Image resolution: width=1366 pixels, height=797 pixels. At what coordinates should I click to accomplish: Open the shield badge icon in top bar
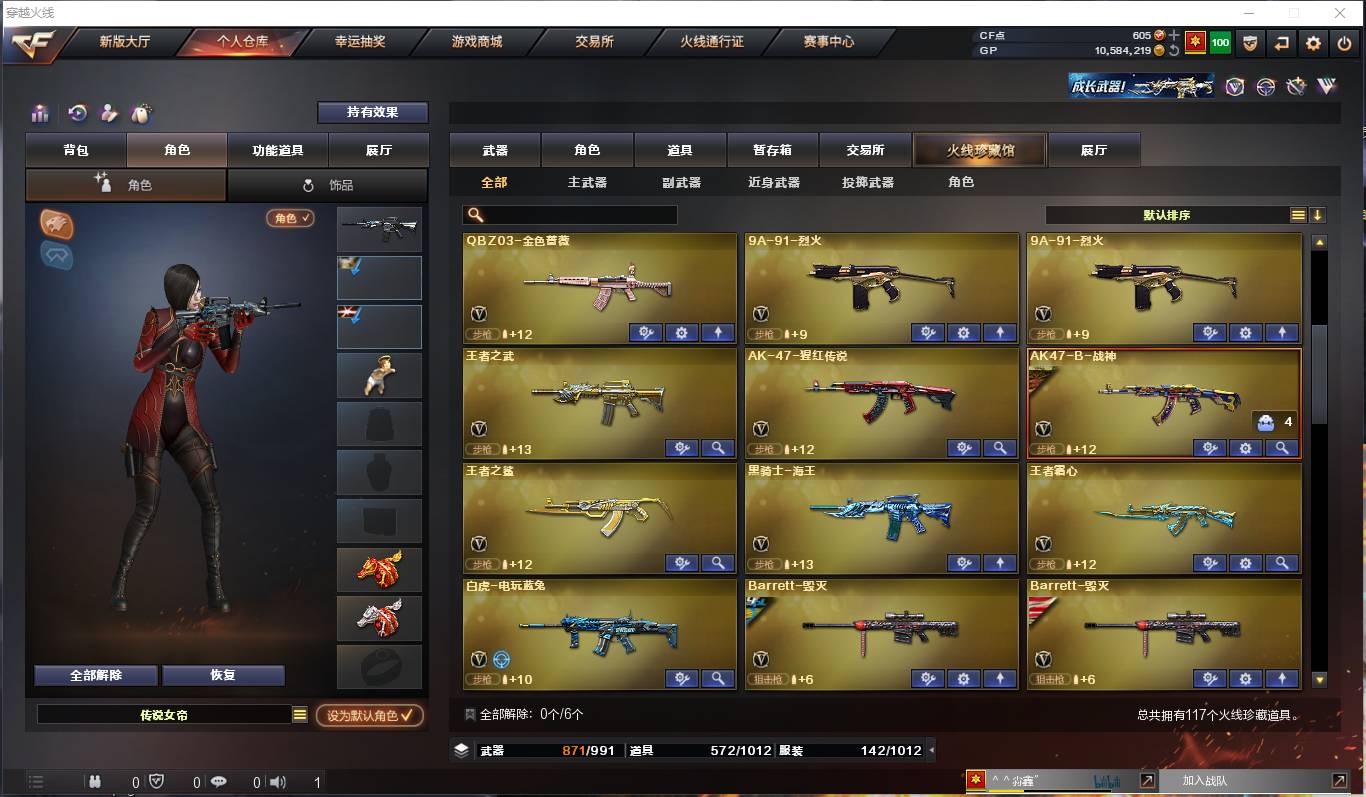click(1249, 43)
